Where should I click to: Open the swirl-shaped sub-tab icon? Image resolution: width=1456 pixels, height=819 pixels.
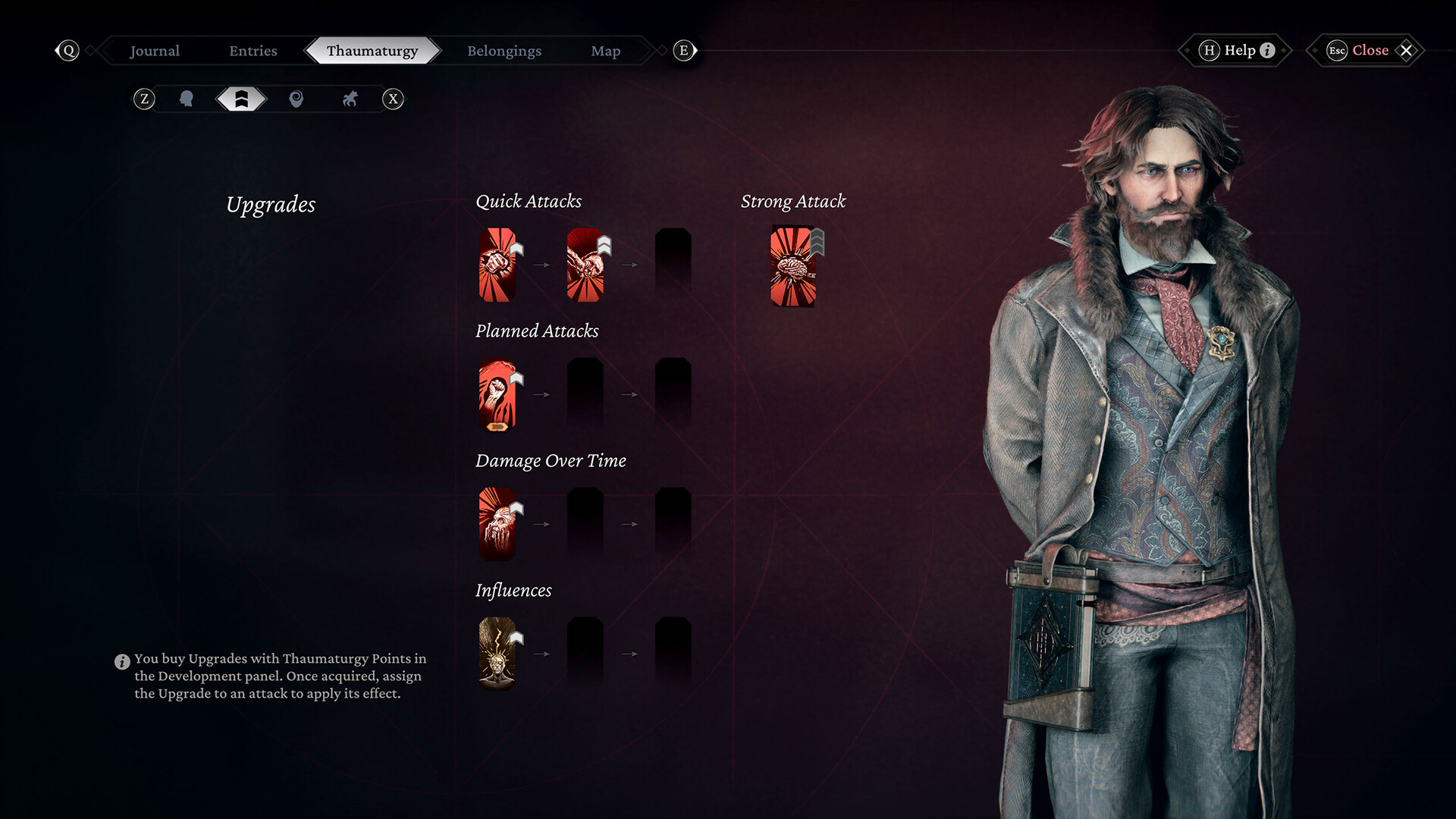(297, 99)
